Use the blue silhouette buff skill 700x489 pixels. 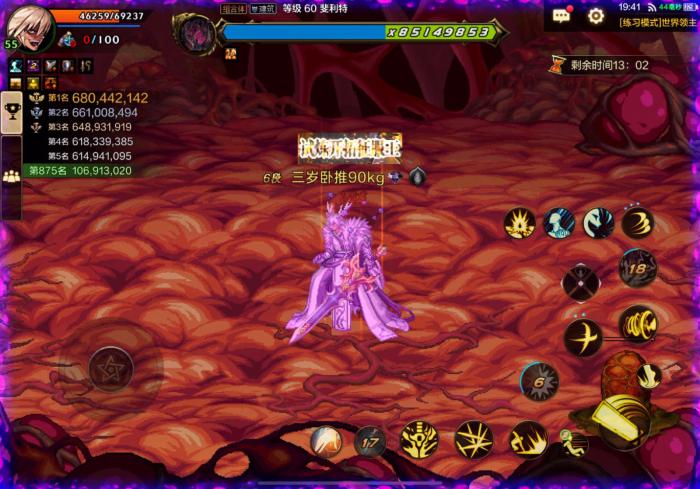(560, 223)
